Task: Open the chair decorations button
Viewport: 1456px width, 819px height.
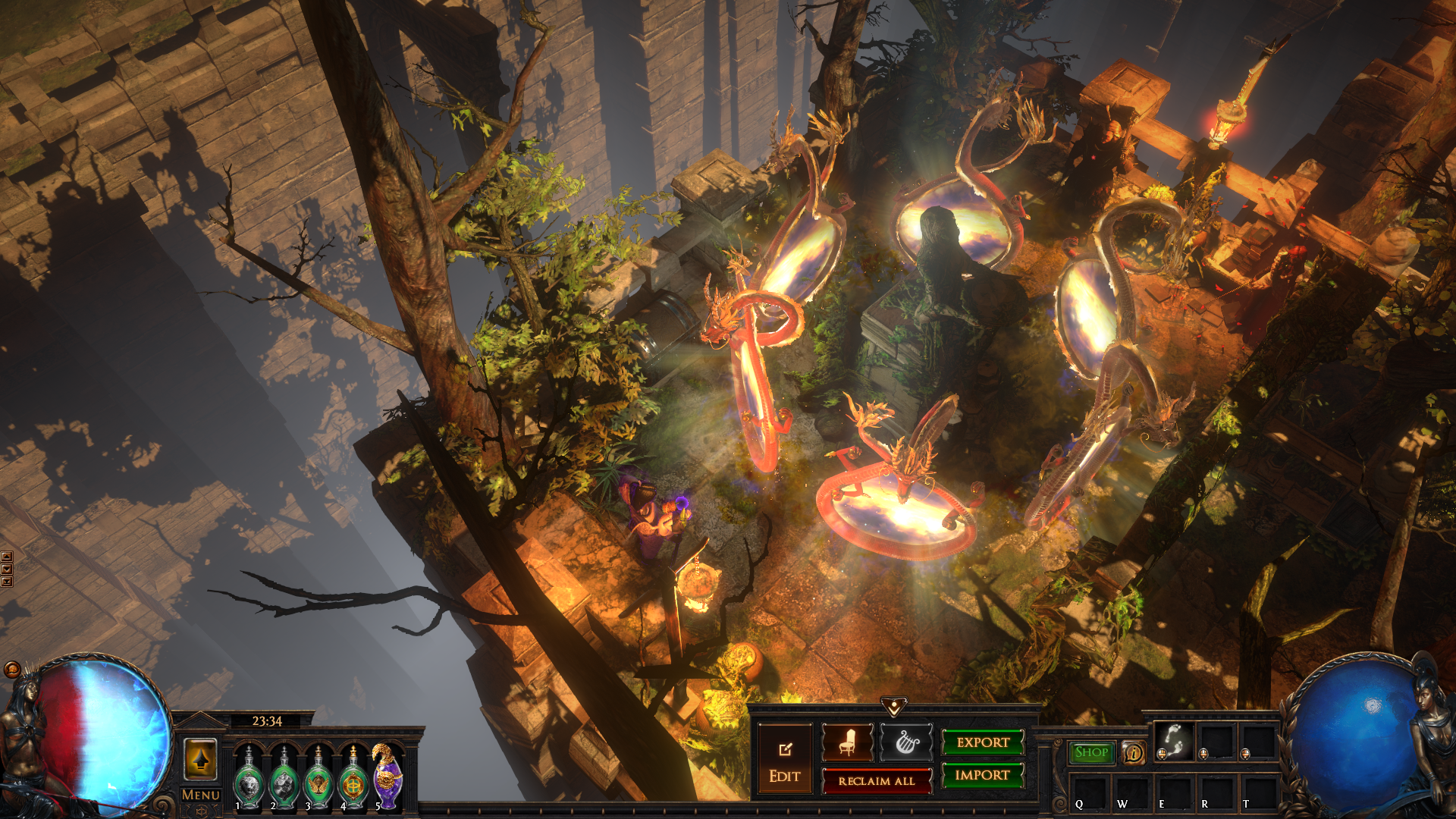Action: click(x=847, y=742)
